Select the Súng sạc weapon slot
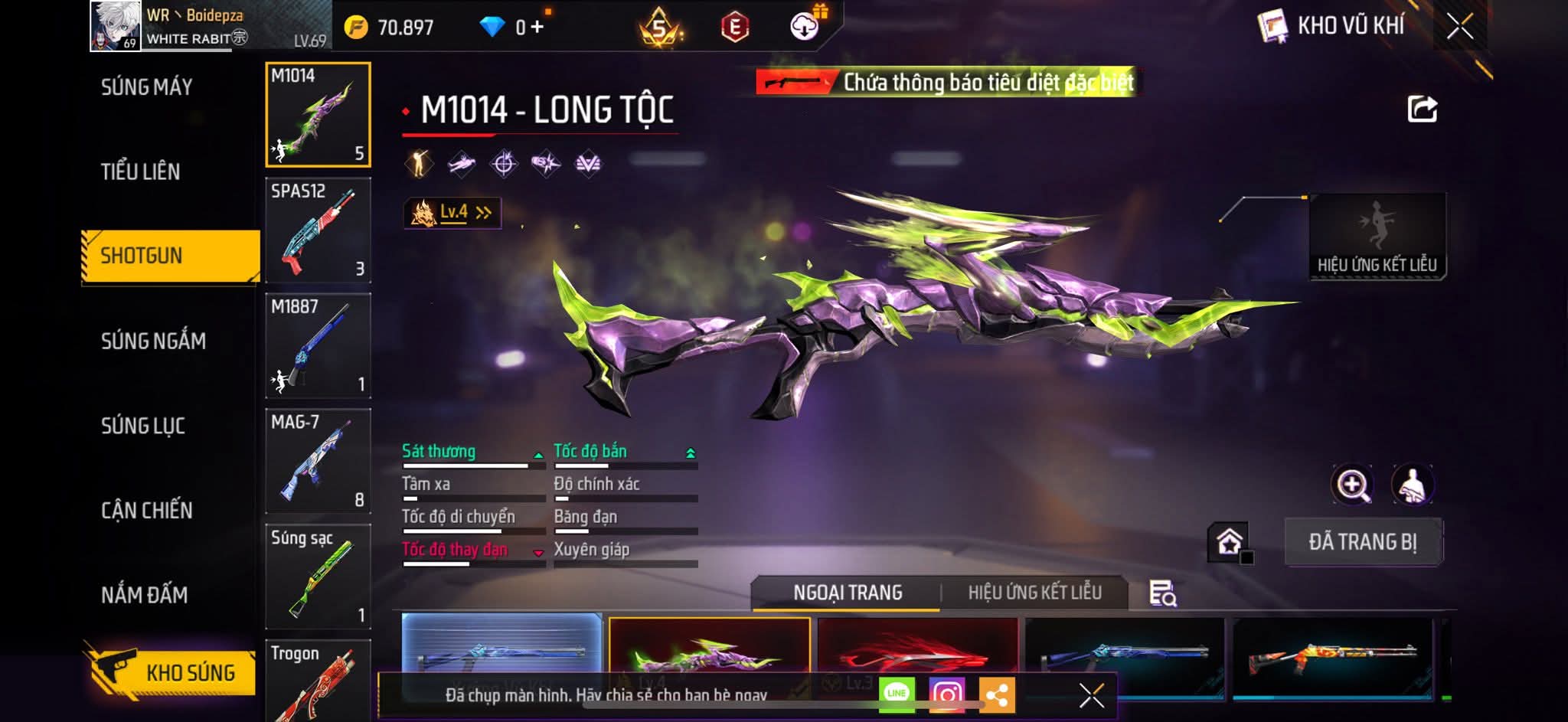The image size is (1568, 722). [x=318, y=576]
